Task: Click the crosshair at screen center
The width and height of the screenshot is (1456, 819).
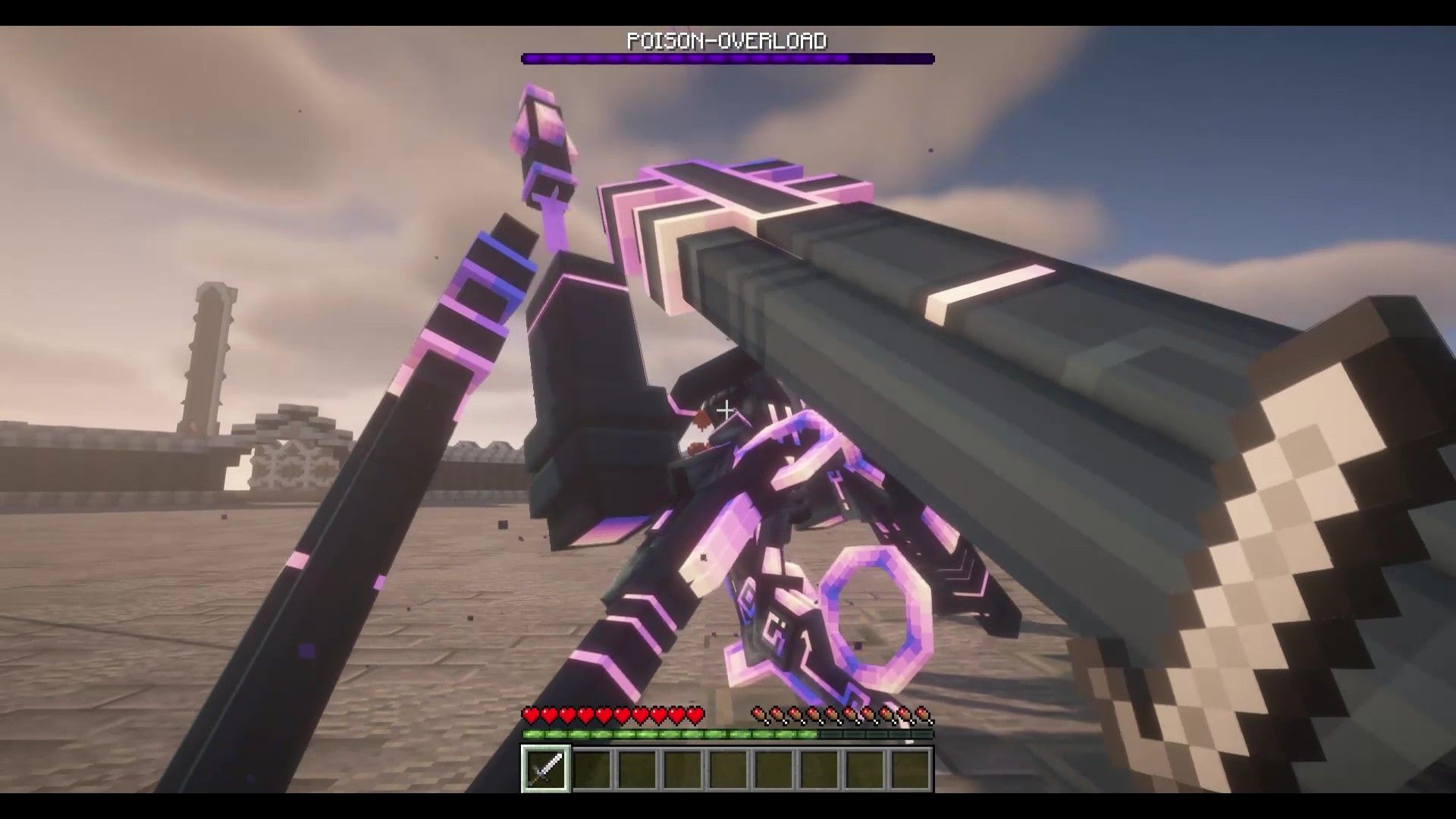Action: pyautogui.click(x=726, y=409)
